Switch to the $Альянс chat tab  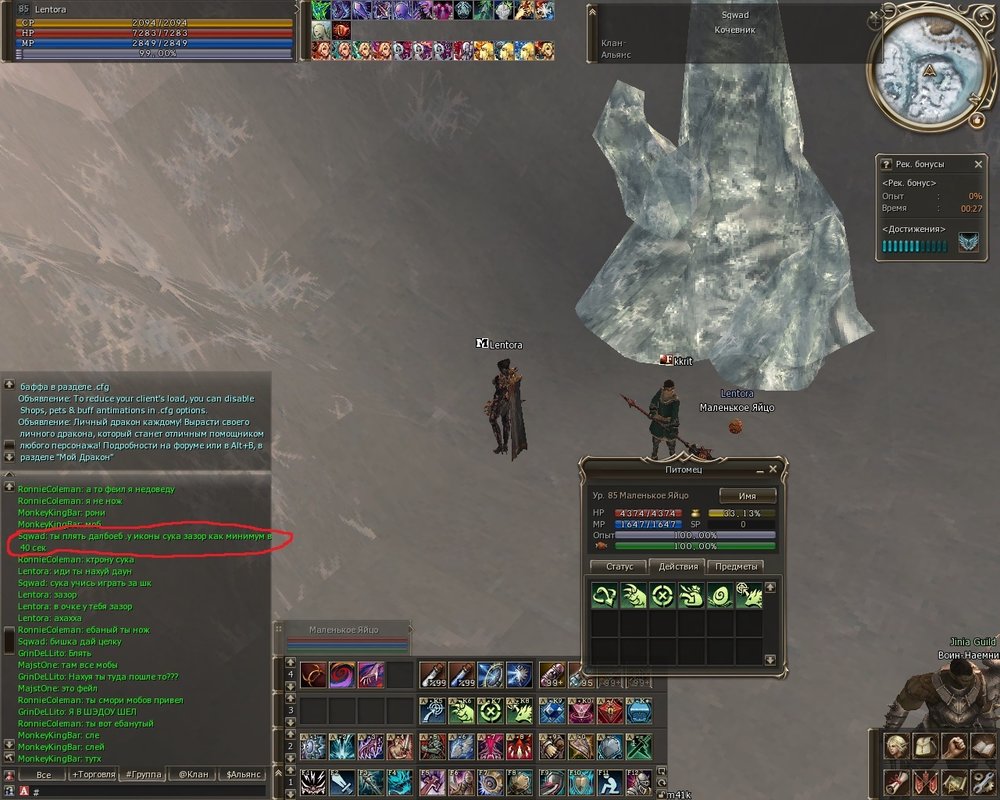(x=243, y=774)
